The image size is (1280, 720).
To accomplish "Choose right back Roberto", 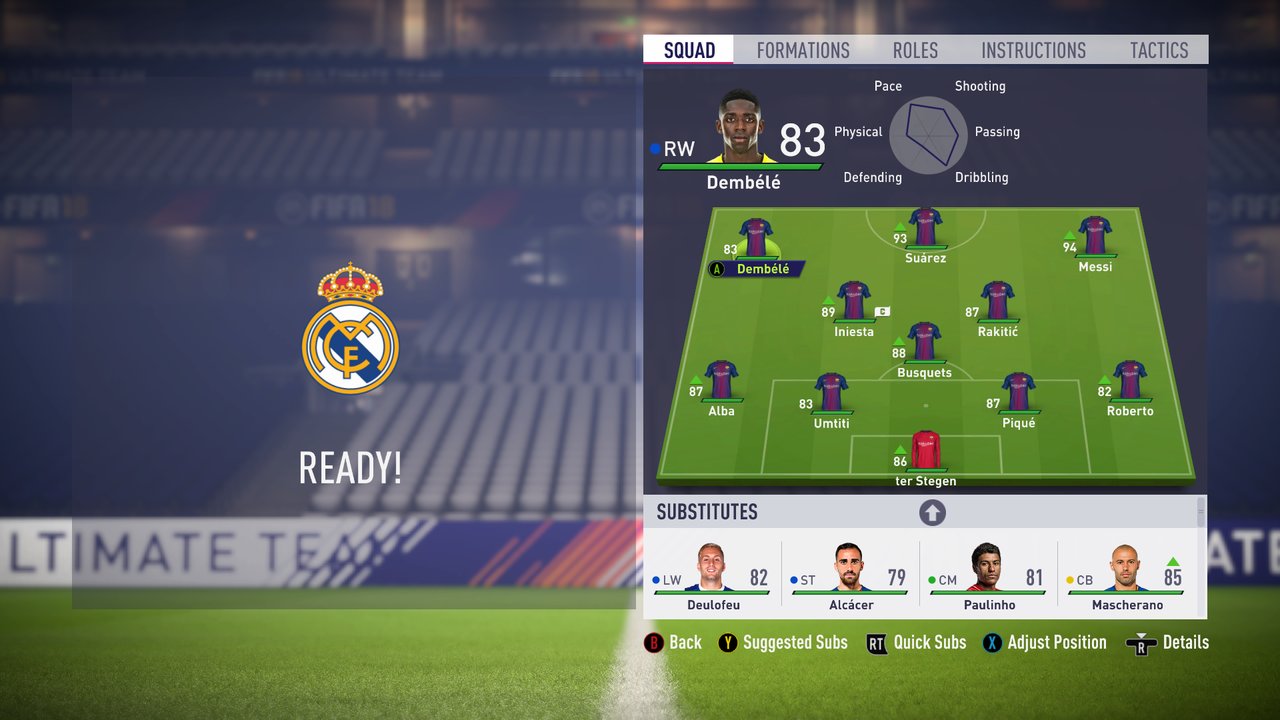I will coord(1130,383).
